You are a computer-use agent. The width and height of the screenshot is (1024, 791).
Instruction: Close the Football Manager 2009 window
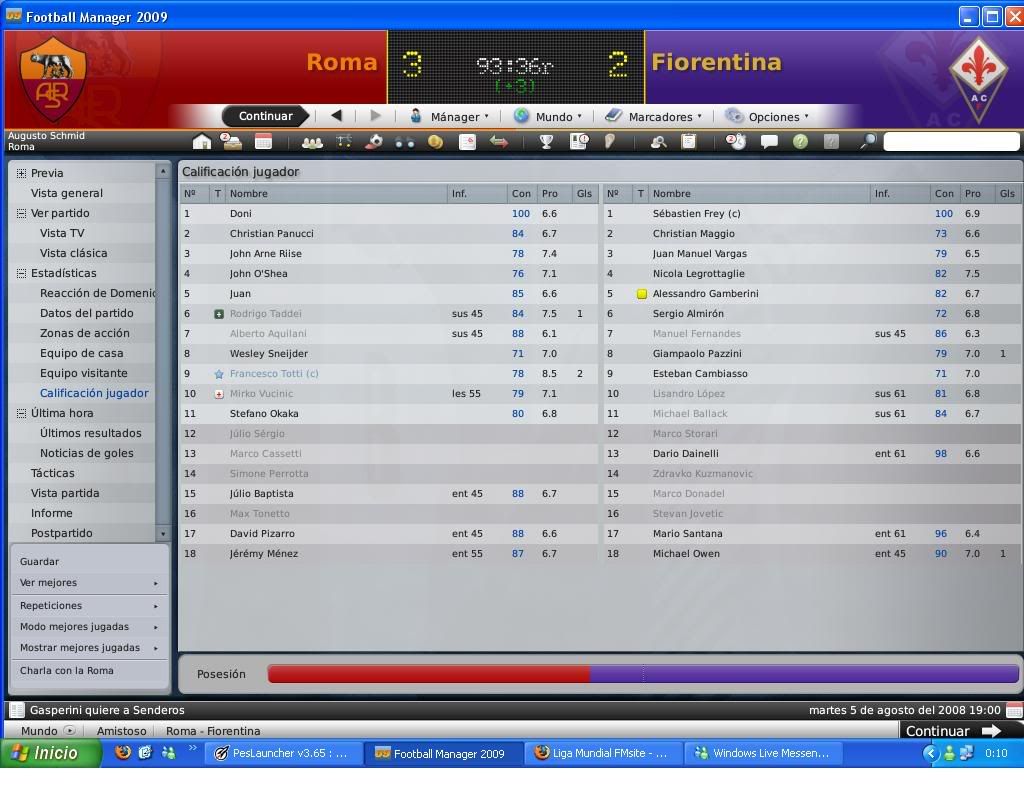1012,16
